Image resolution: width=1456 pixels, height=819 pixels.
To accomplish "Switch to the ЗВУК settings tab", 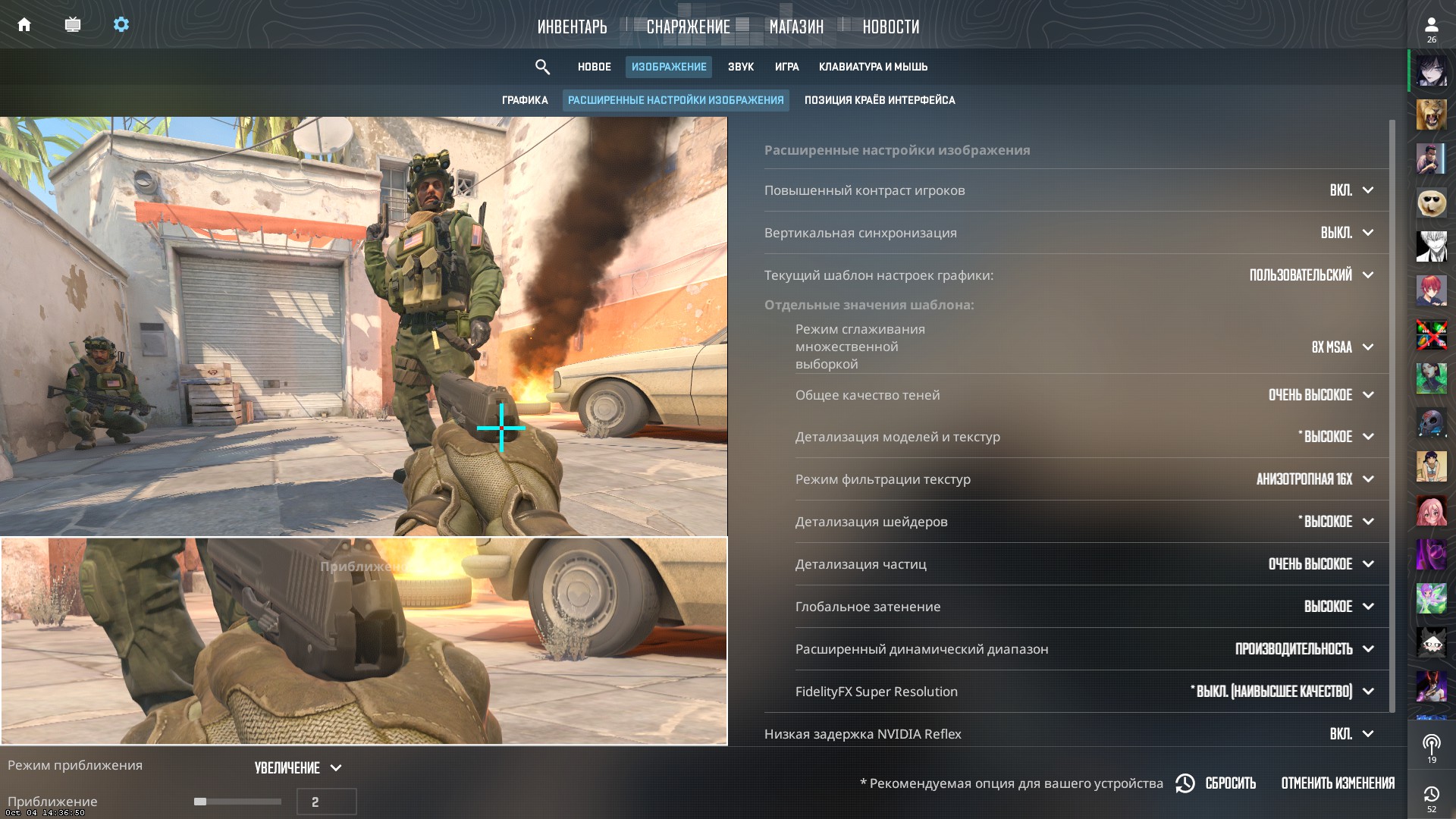I will [740, 67].
